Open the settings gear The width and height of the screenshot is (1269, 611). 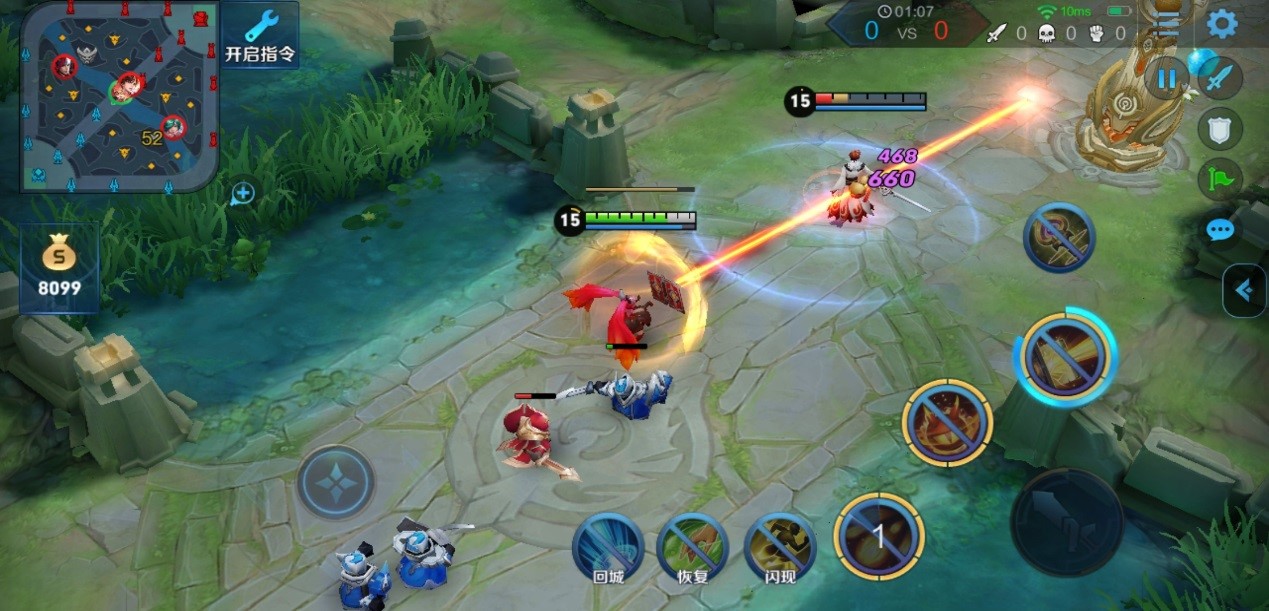[1222, 24]
